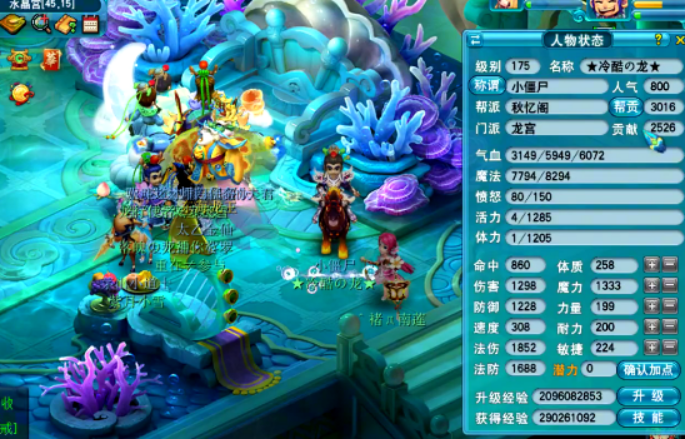Viewport: 685px width, 439px height.
Task: Decrease the 耐力 attribute by one
Action: [x=670, y=327]
